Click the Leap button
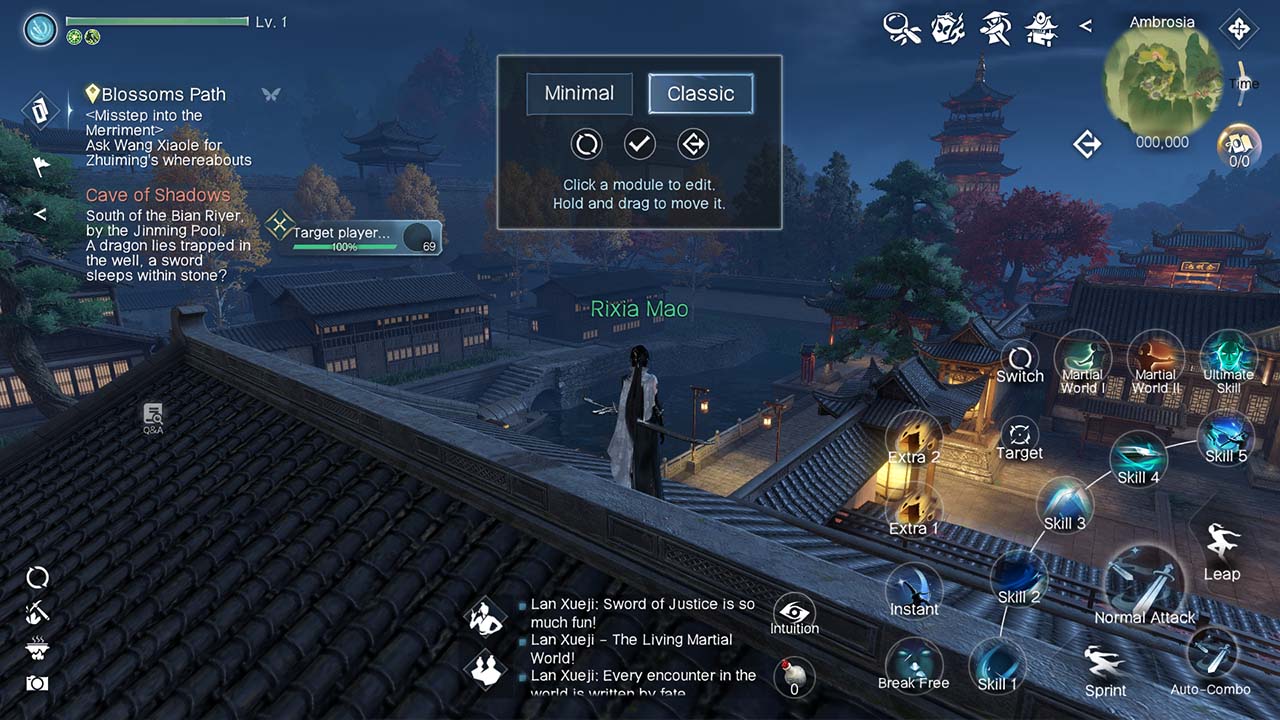 tap(1221, 550)
